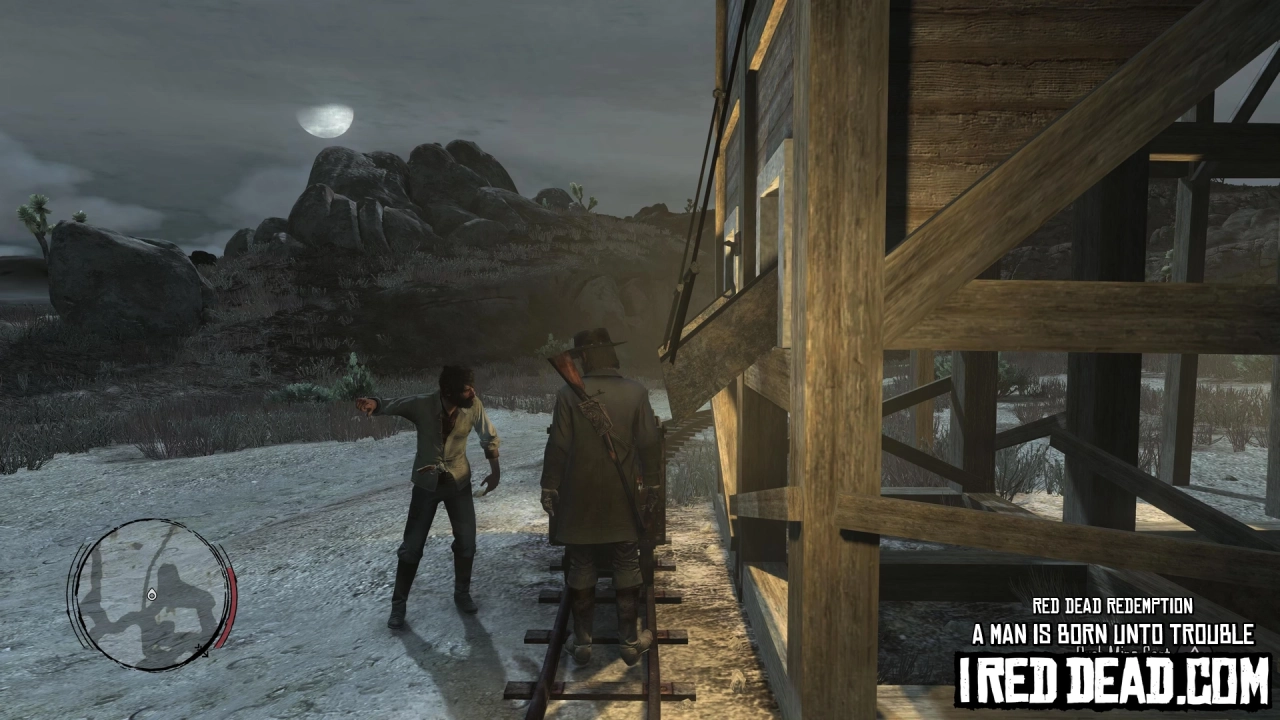Click the RED DEAD REDEMPTION title text
Image resolution: width=1280 pixels, height=720 pixels.
coord(1115,604)
